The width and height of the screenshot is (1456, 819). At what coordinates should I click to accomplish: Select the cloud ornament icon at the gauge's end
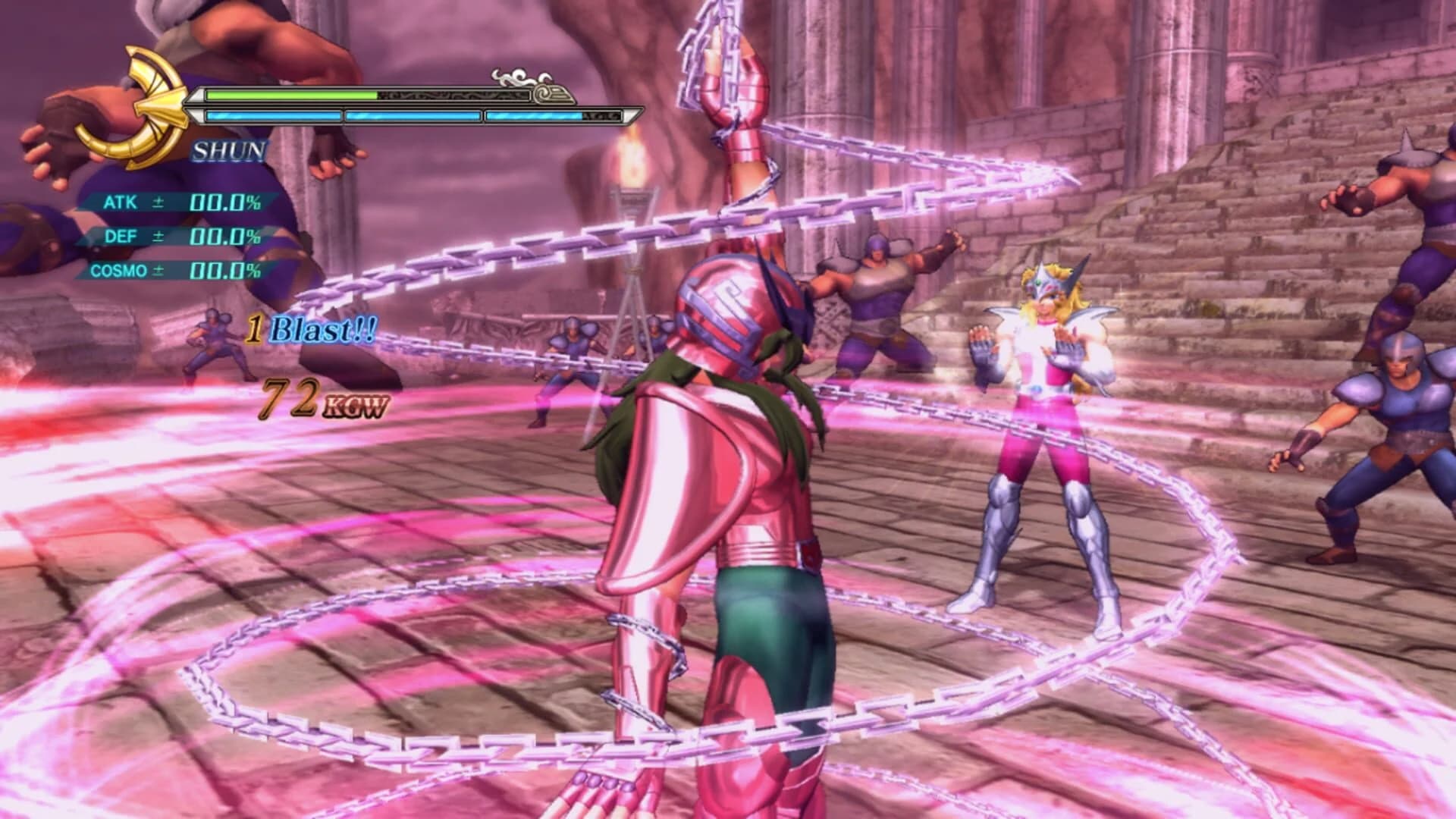(x=514, y=76)
